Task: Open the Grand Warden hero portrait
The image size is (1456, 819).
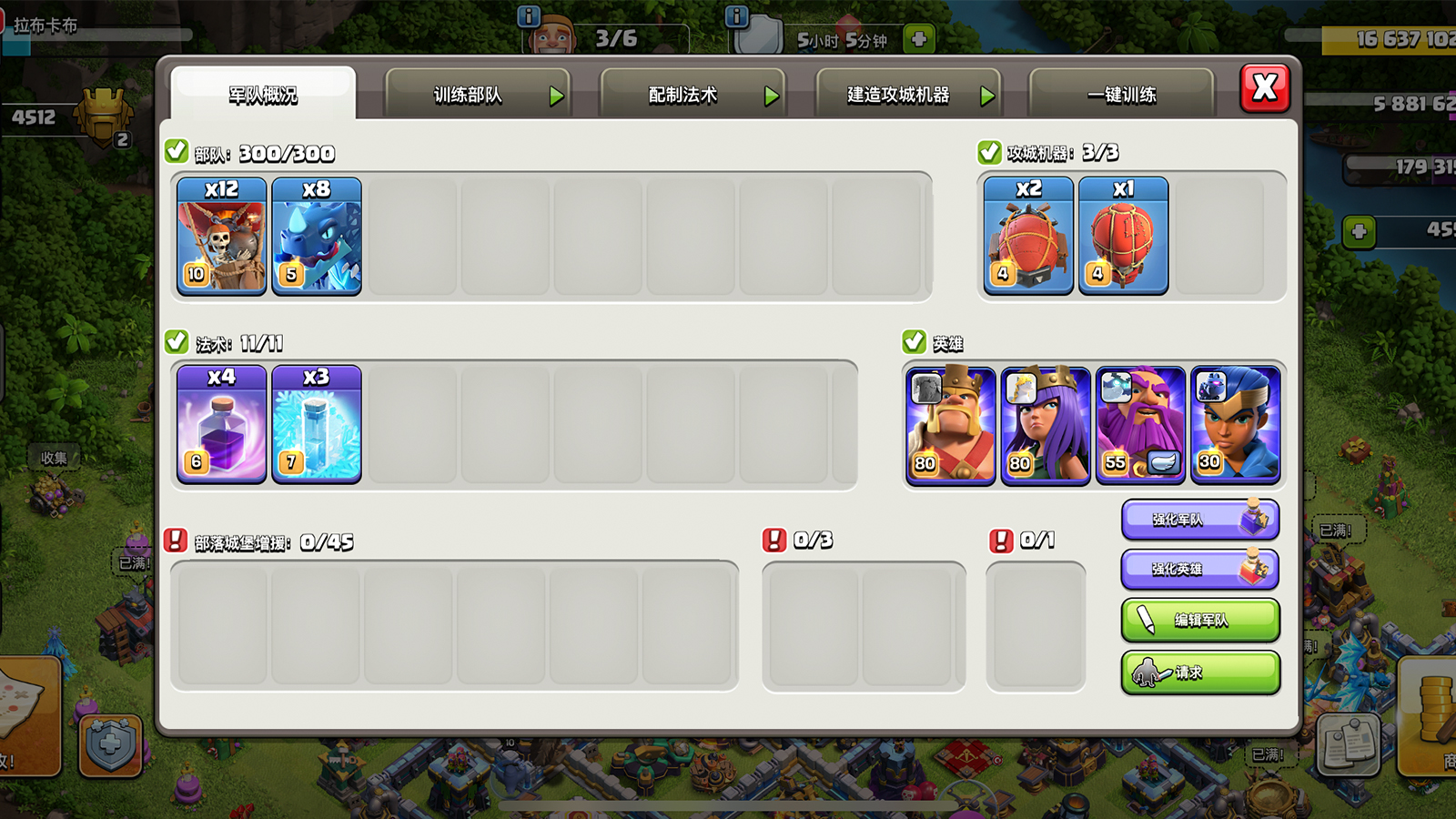Action: coord(1140,425)
